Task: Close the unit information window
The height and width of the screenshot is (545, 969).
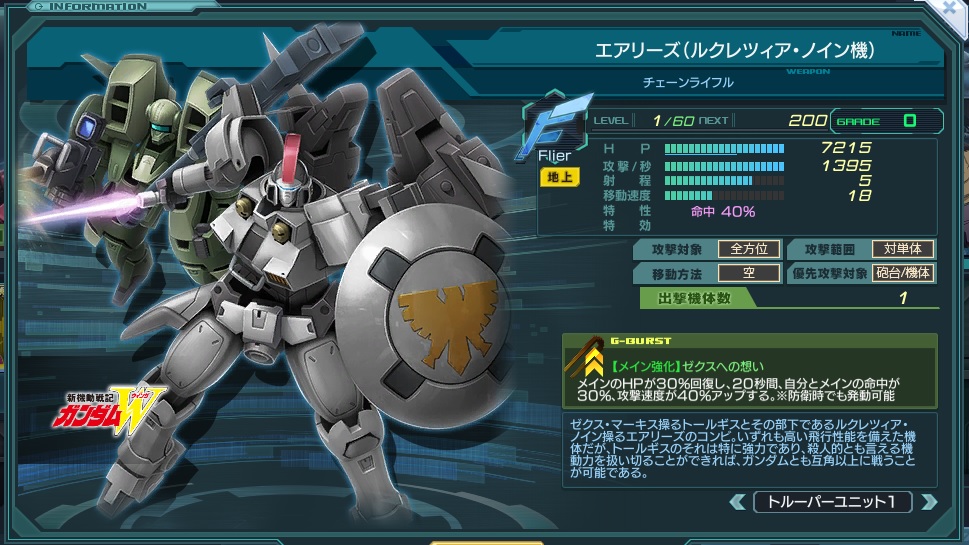Action: tap(953, 10)
